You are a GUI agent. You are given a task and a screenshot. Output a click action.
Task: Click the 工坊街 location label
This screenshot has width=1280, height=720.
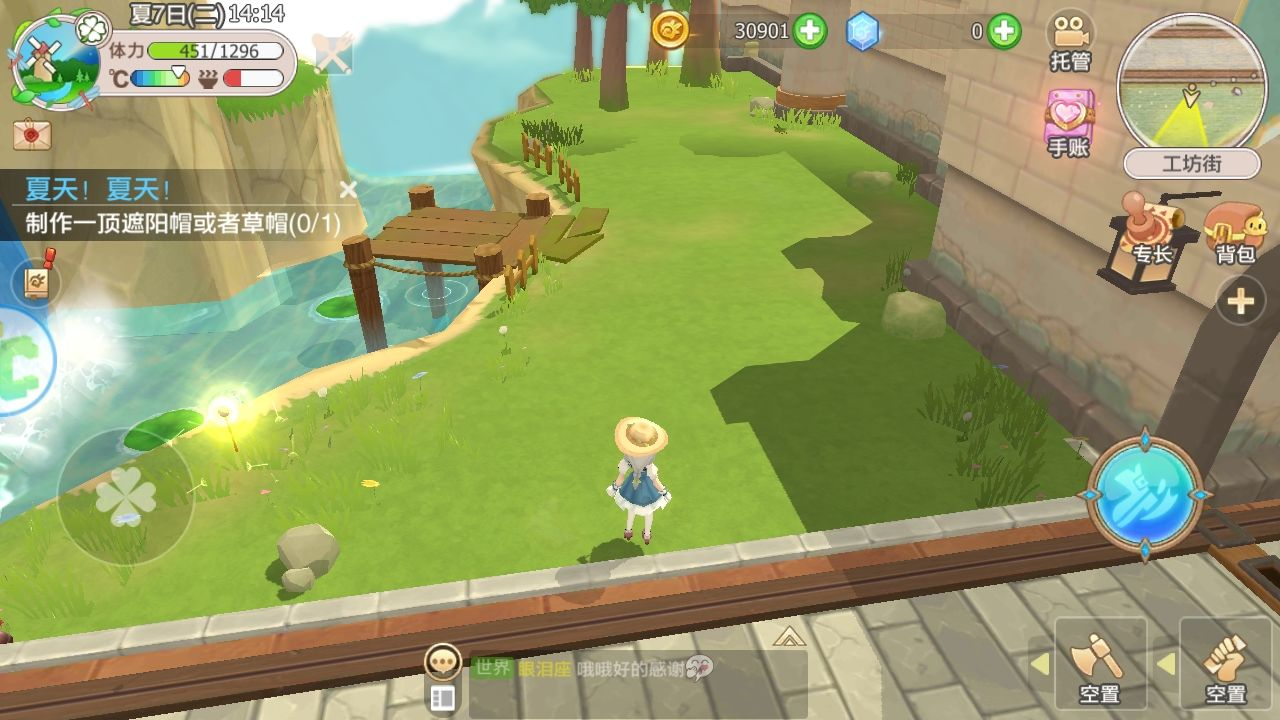(x=1189, y=163)
